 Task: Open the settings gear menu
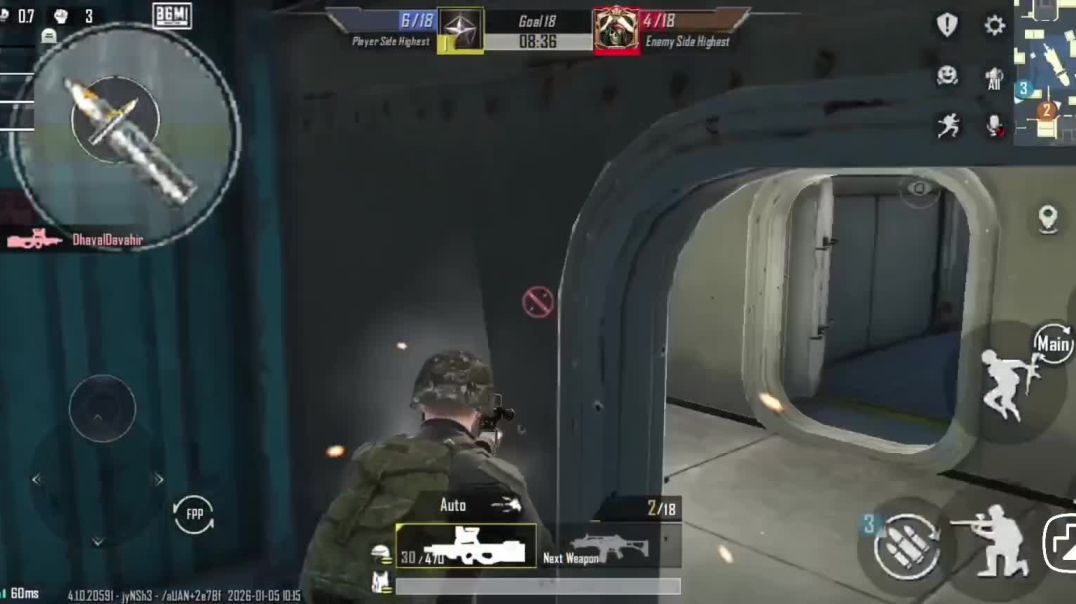994,25
